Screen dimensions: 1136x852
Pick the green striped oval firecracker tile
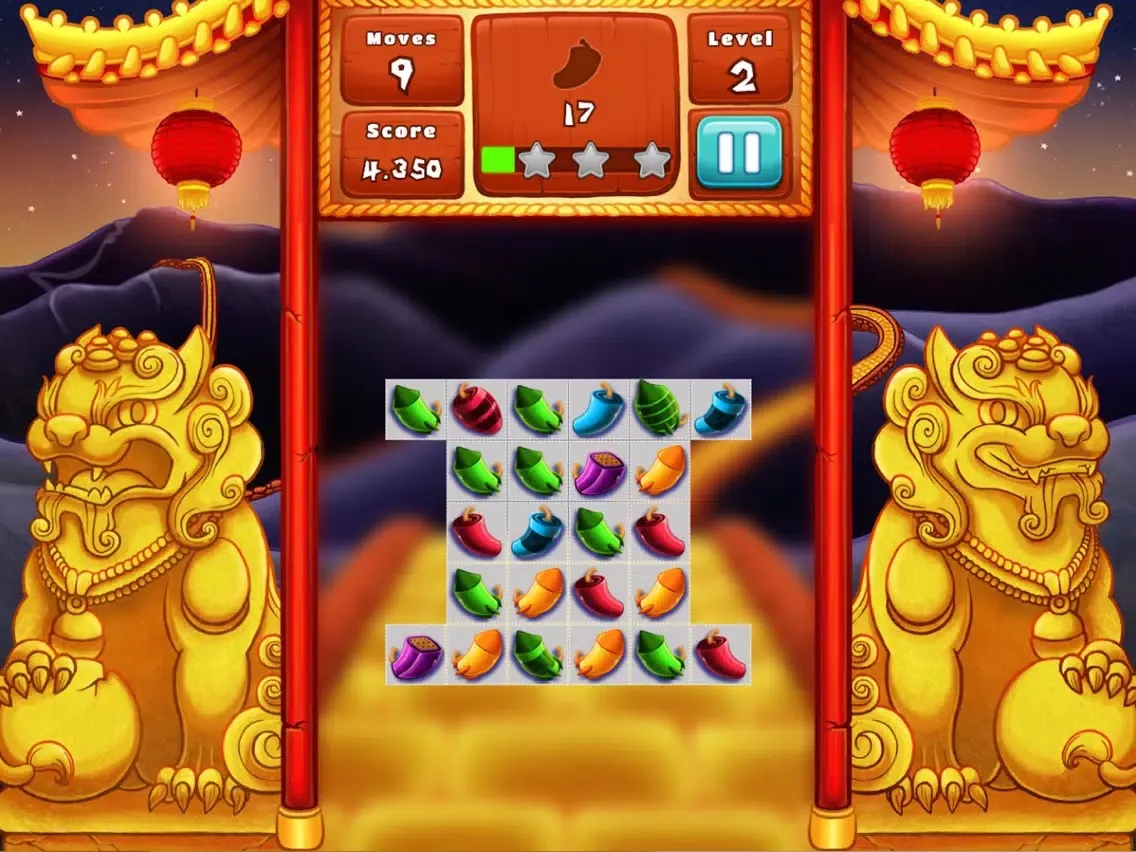click(x=660, y=409)
